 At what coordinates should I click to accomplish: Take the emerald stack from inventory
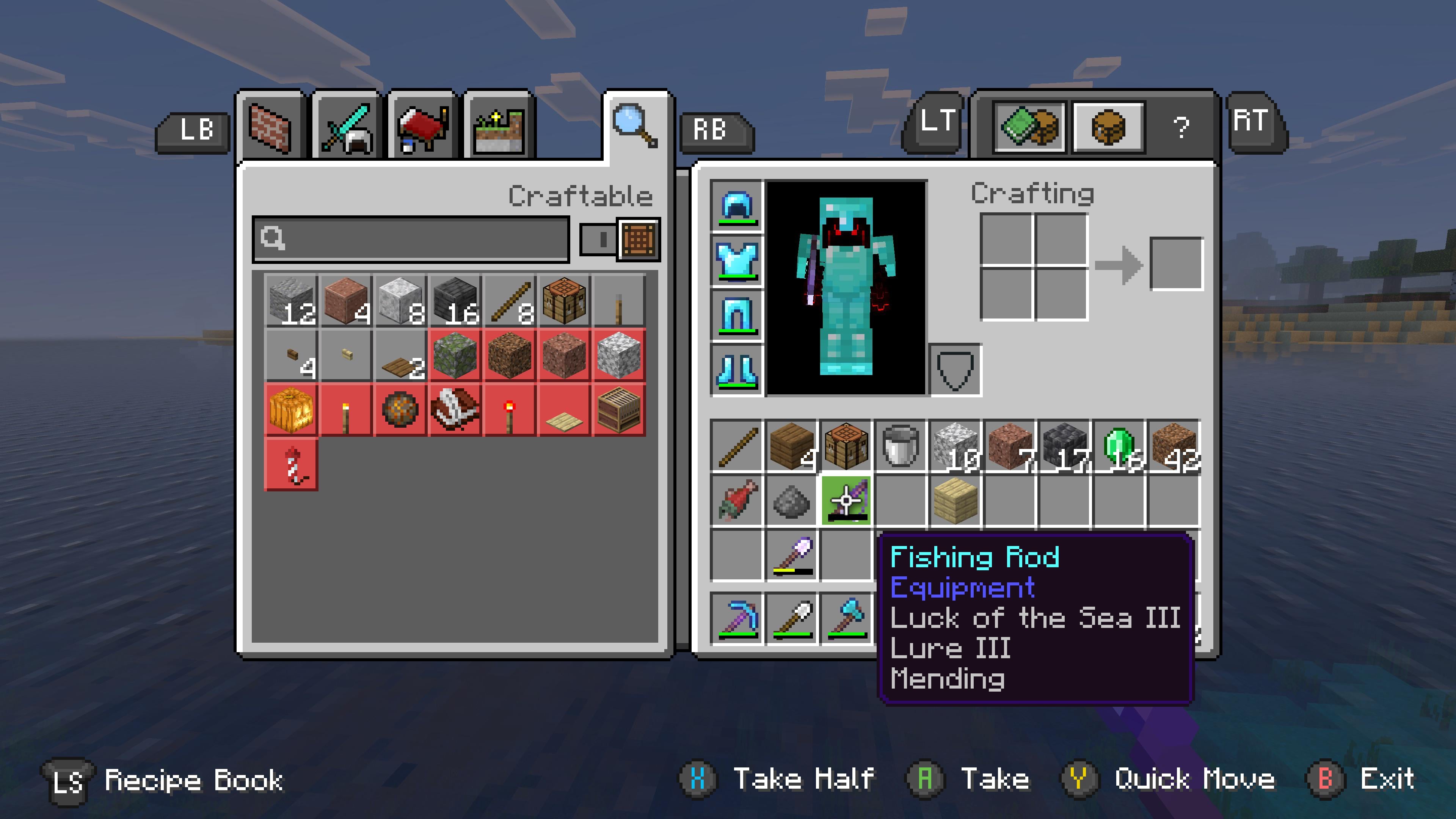(x=1119, y=447)
